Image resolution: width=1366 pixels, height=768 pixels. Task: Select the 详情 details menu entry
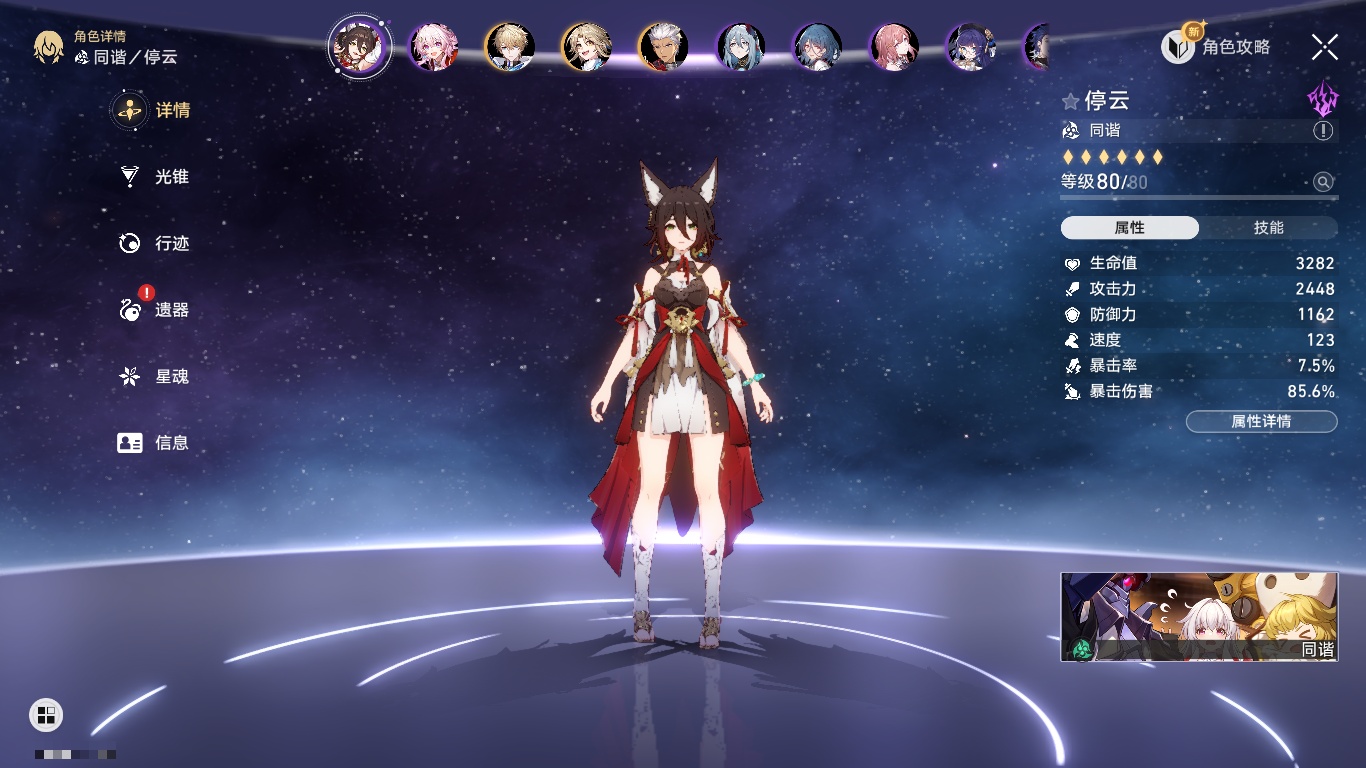[154, 110]
